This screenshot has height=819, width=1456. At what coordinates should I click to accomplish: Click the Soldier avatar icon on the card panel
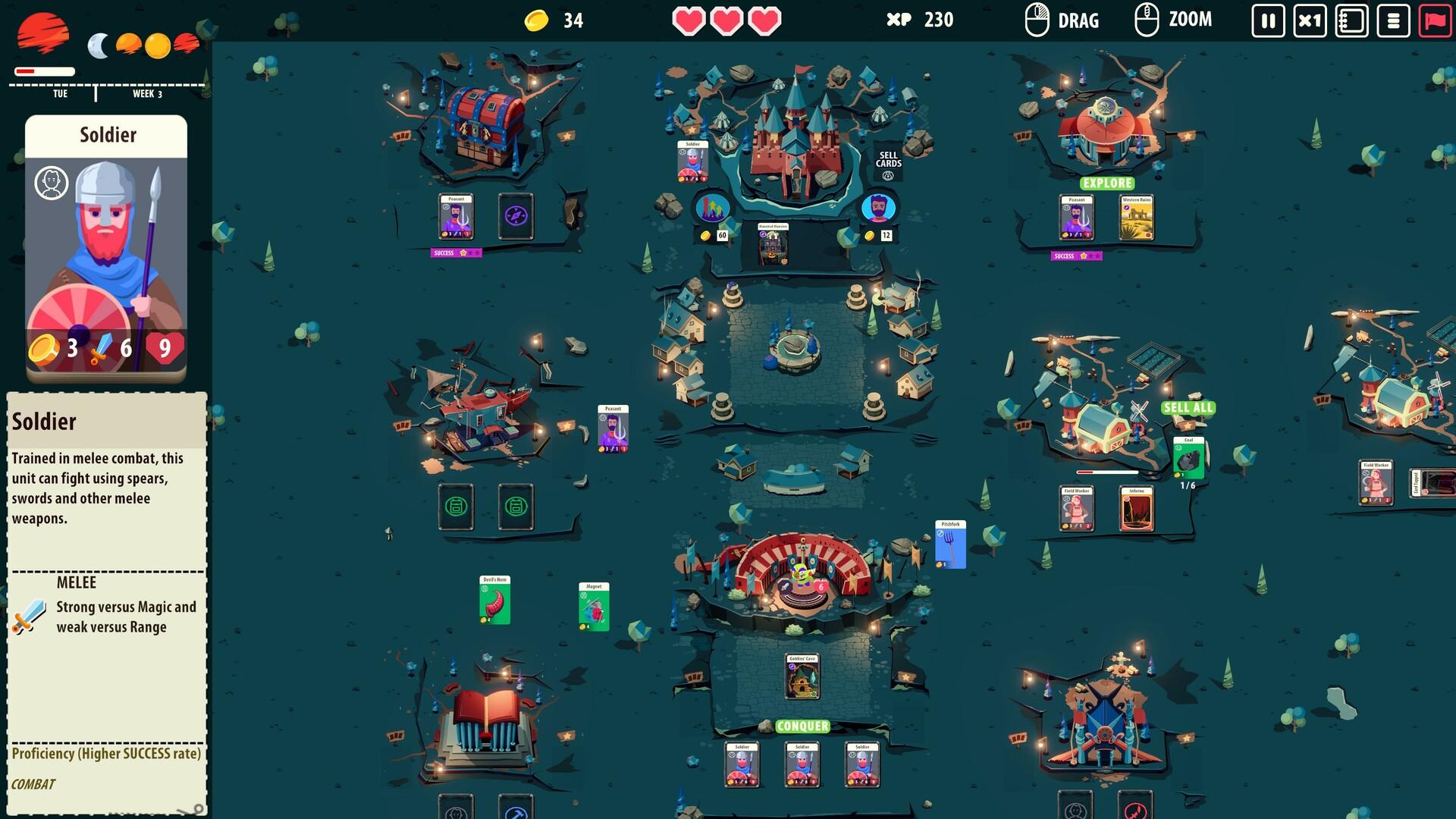coord(52,184)
